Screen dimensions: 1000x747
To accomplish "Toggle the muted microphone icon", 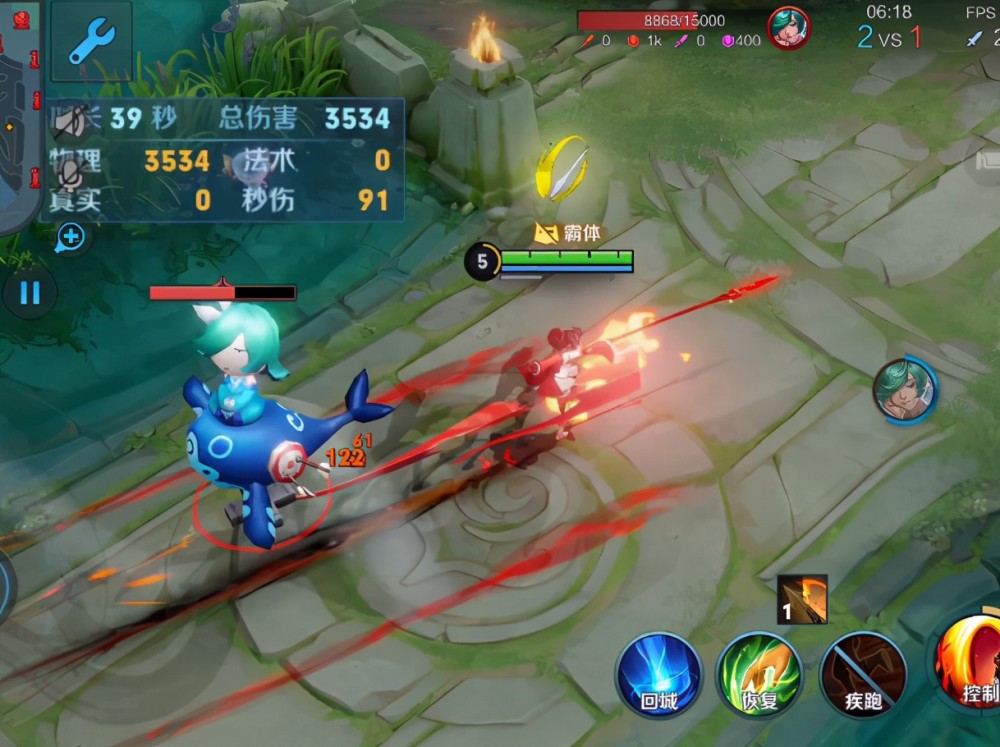I will 68,173.
